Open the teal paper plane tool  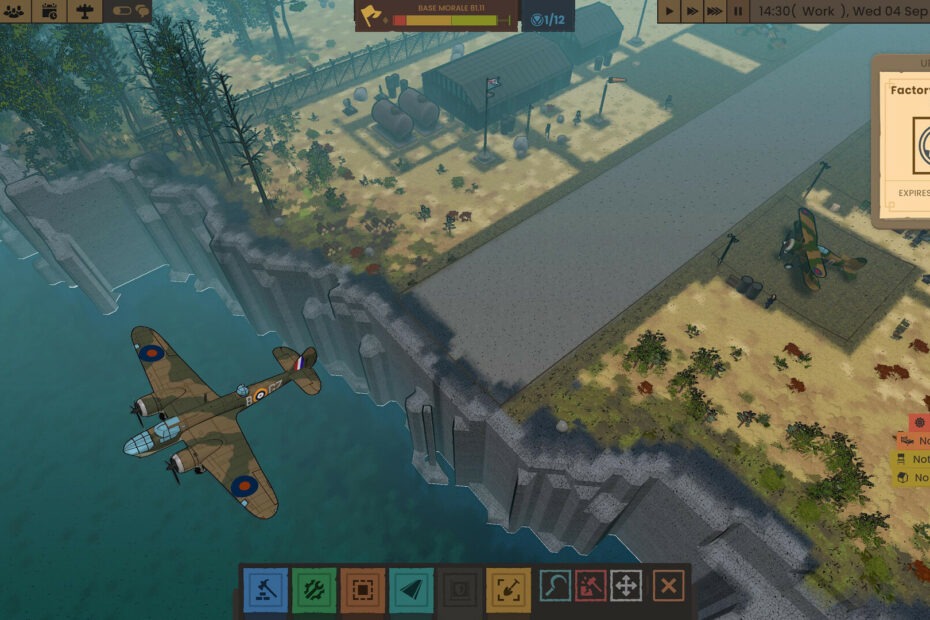[x=411, y=589]
